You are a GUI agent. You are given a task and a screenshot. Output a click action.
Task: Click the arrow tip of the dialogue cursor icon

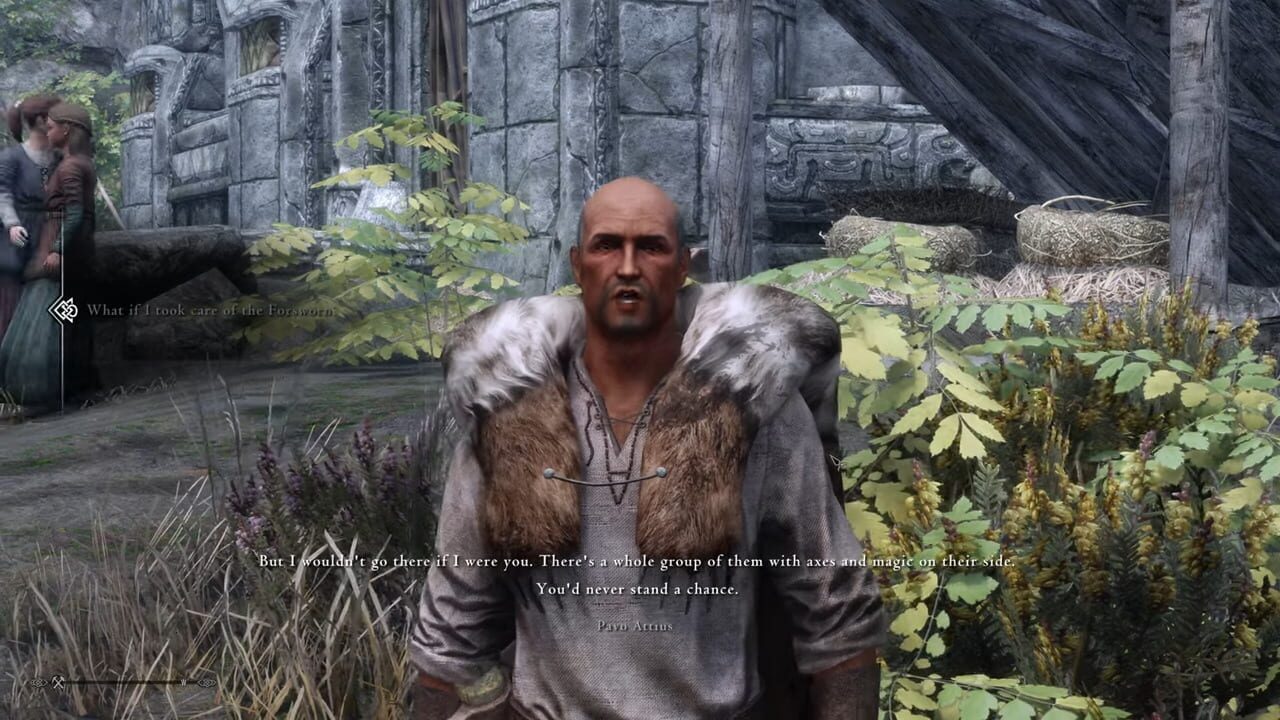point(49,310)
